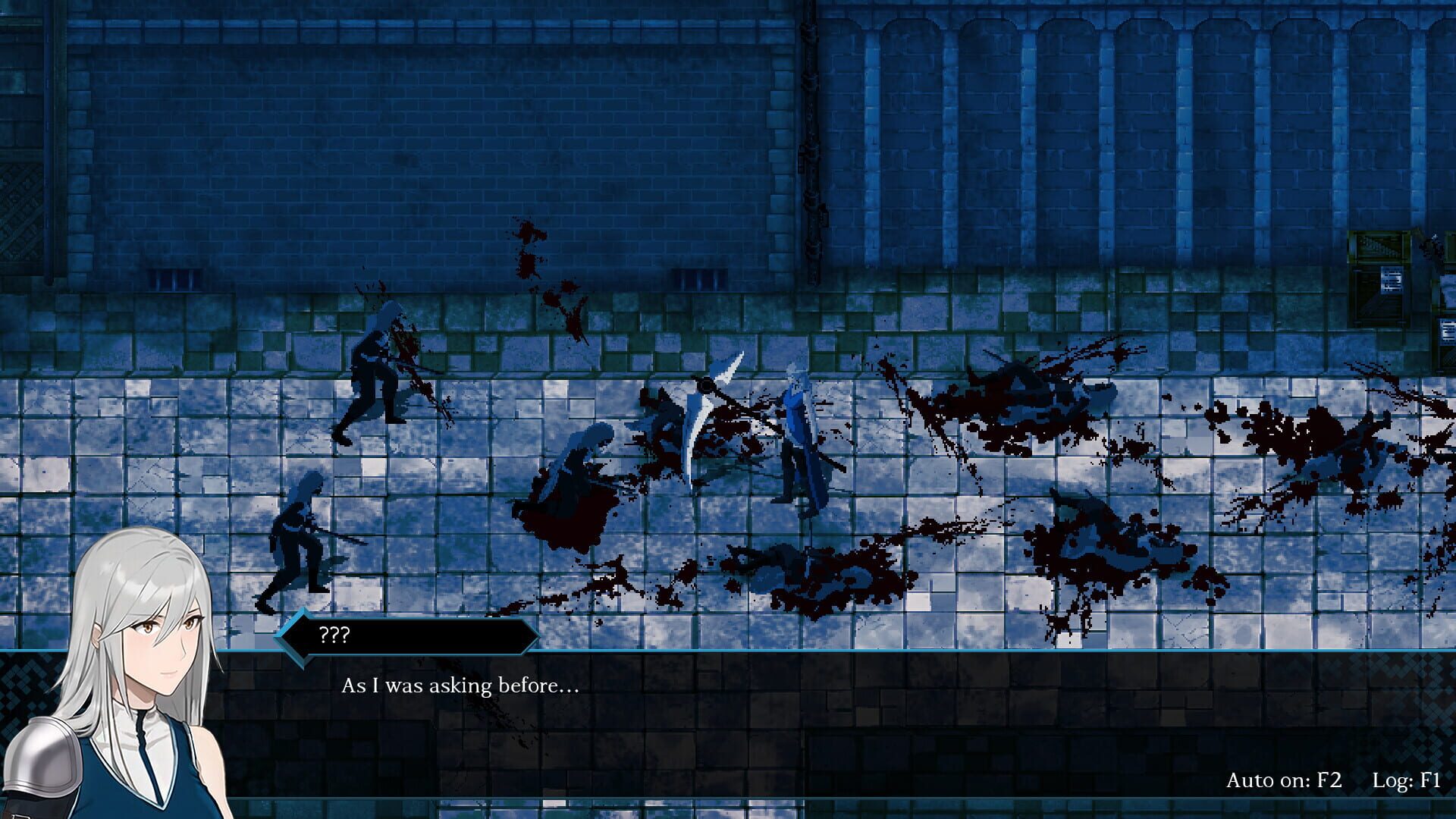This screenshot has height=819, width=1456.
Task: Click the lamppost between the two brick walls
Action: coord(811,152)
